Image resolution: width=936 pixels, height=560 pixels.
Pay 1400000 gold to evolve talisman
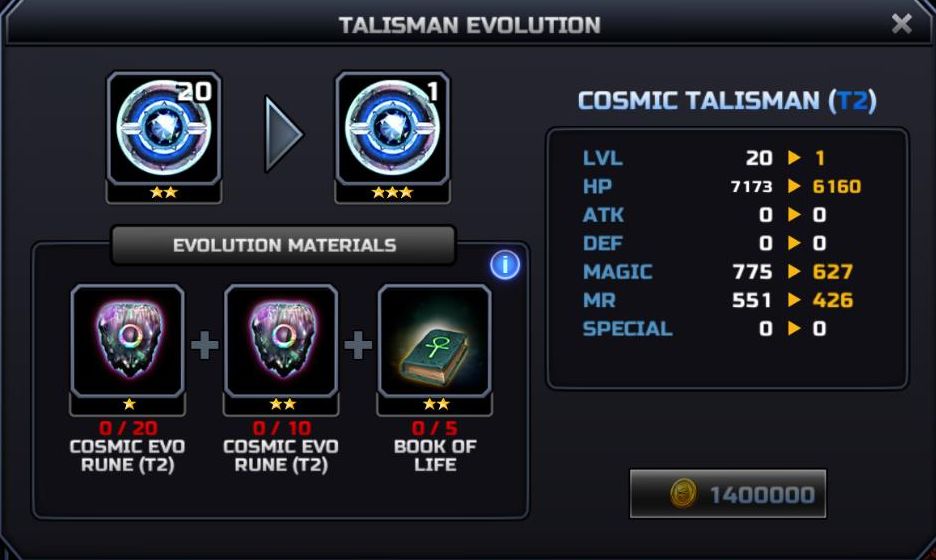[728, 494]
